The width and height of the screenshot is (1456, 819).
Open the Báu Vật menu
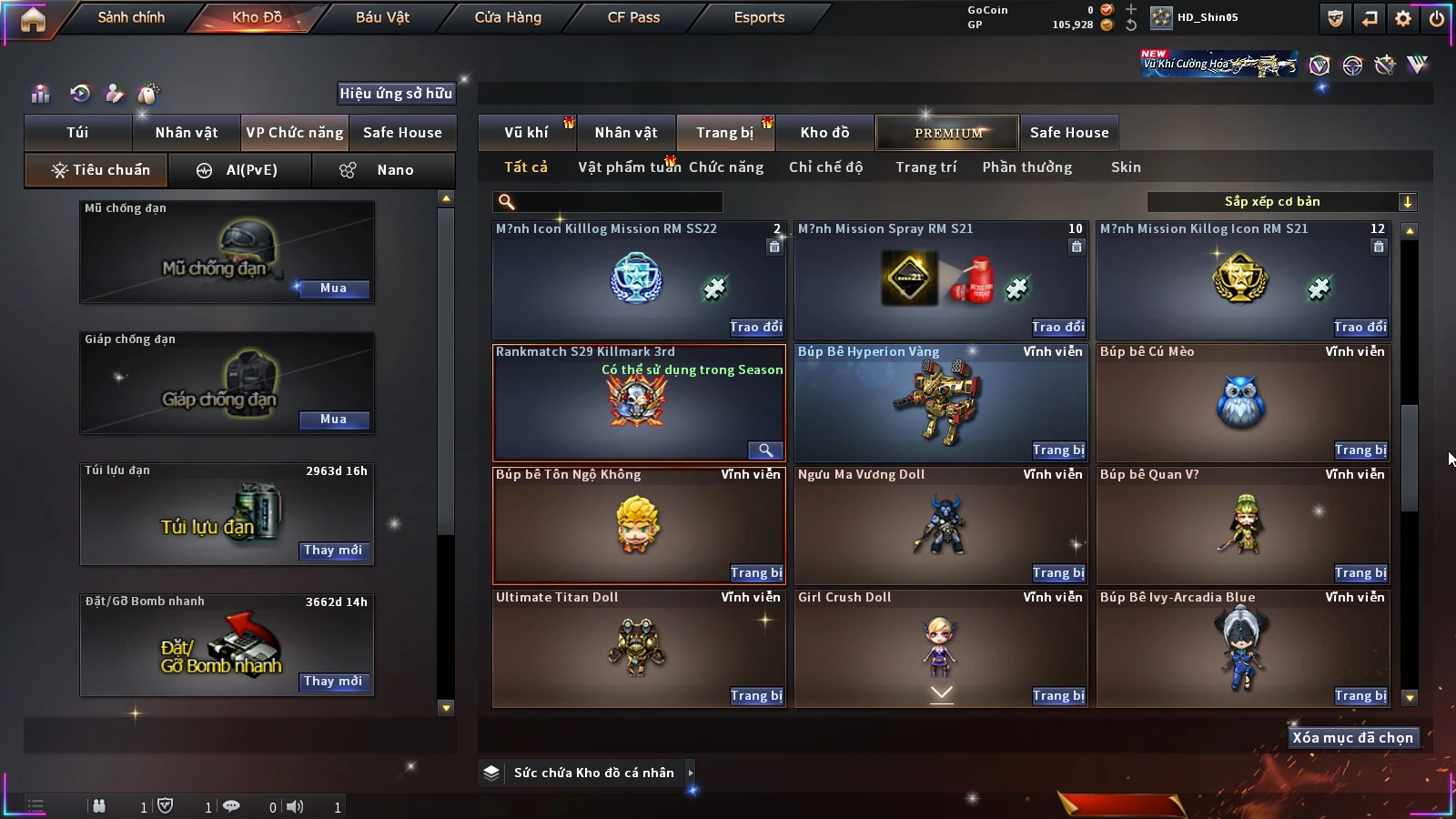point(382,17)
